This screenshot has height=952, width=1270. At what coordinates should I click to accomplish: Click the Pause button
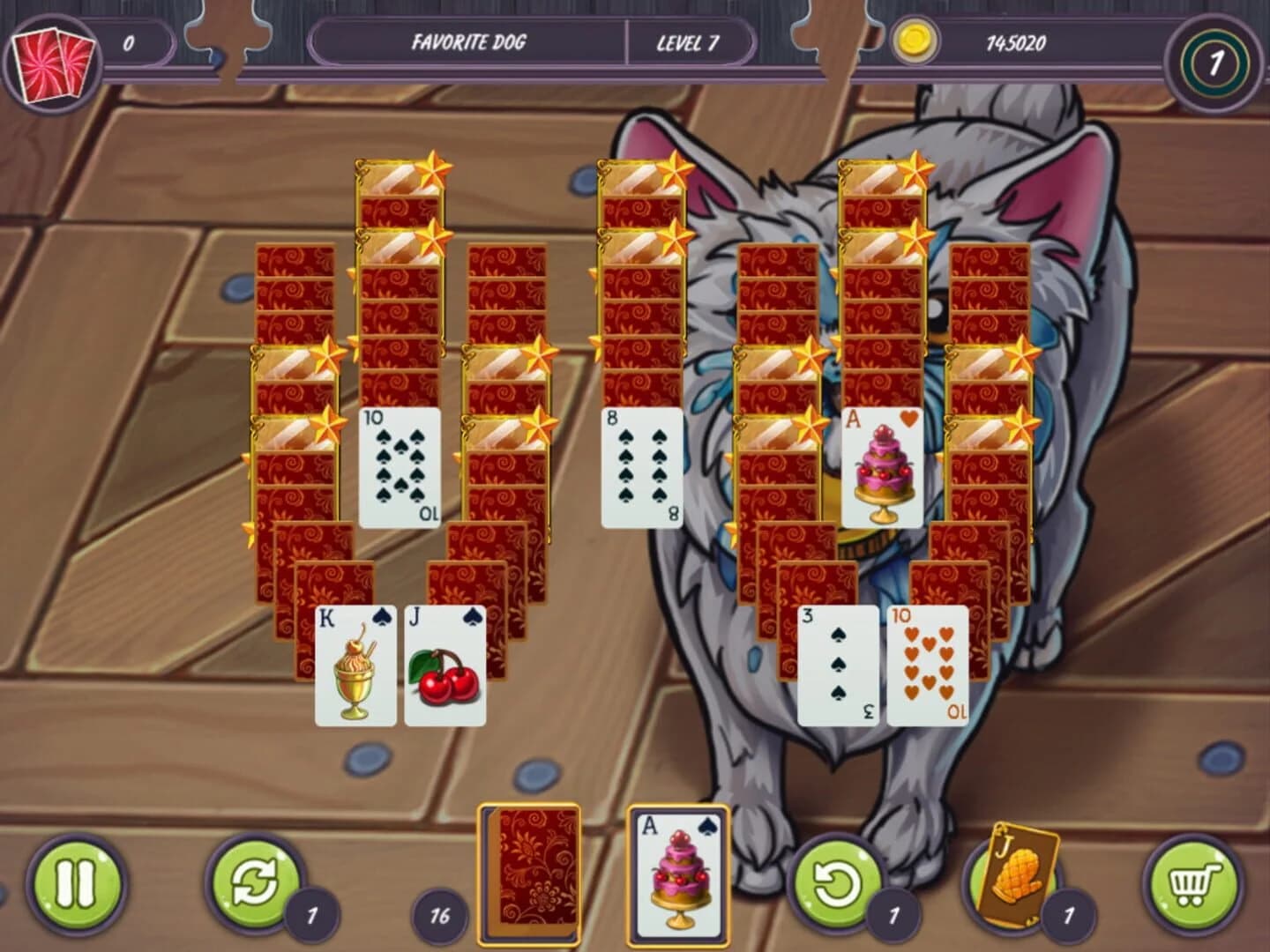pyautogui.click(x=75, y=881)
